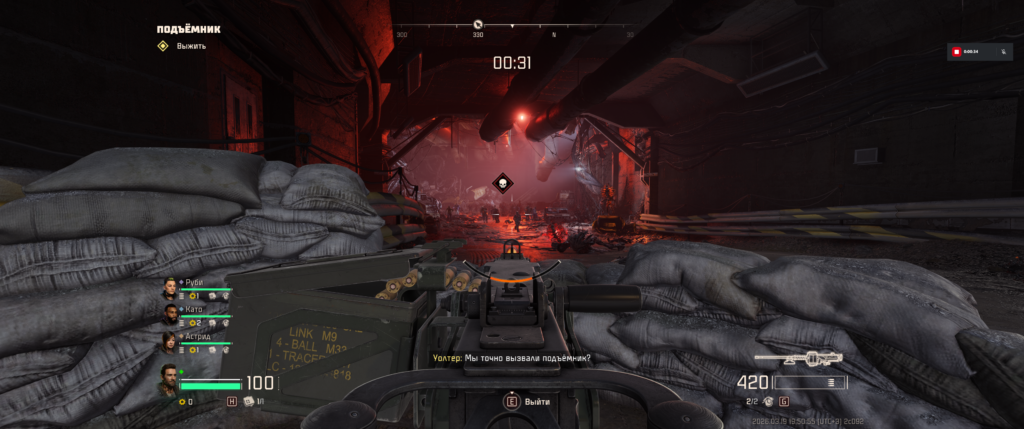Click the mounted machine gun weapon icon

click(x=798, y=358)
